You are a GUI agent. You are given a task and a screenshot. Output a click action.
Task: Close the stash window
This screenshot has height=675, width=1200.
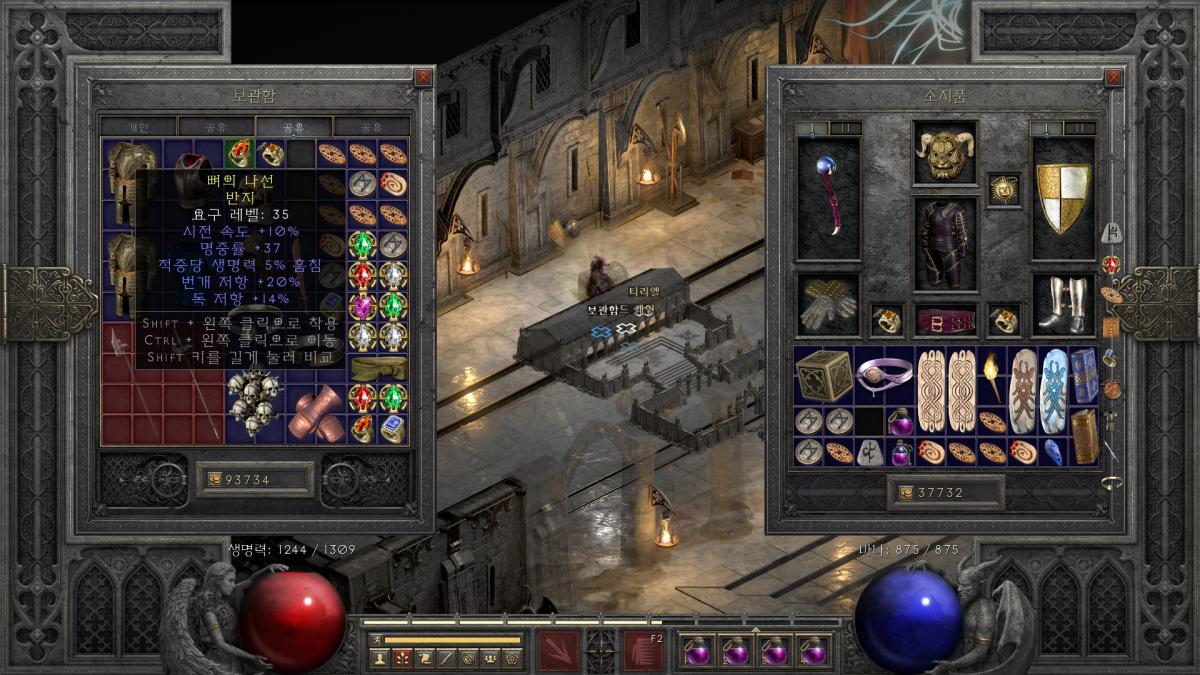423,77
